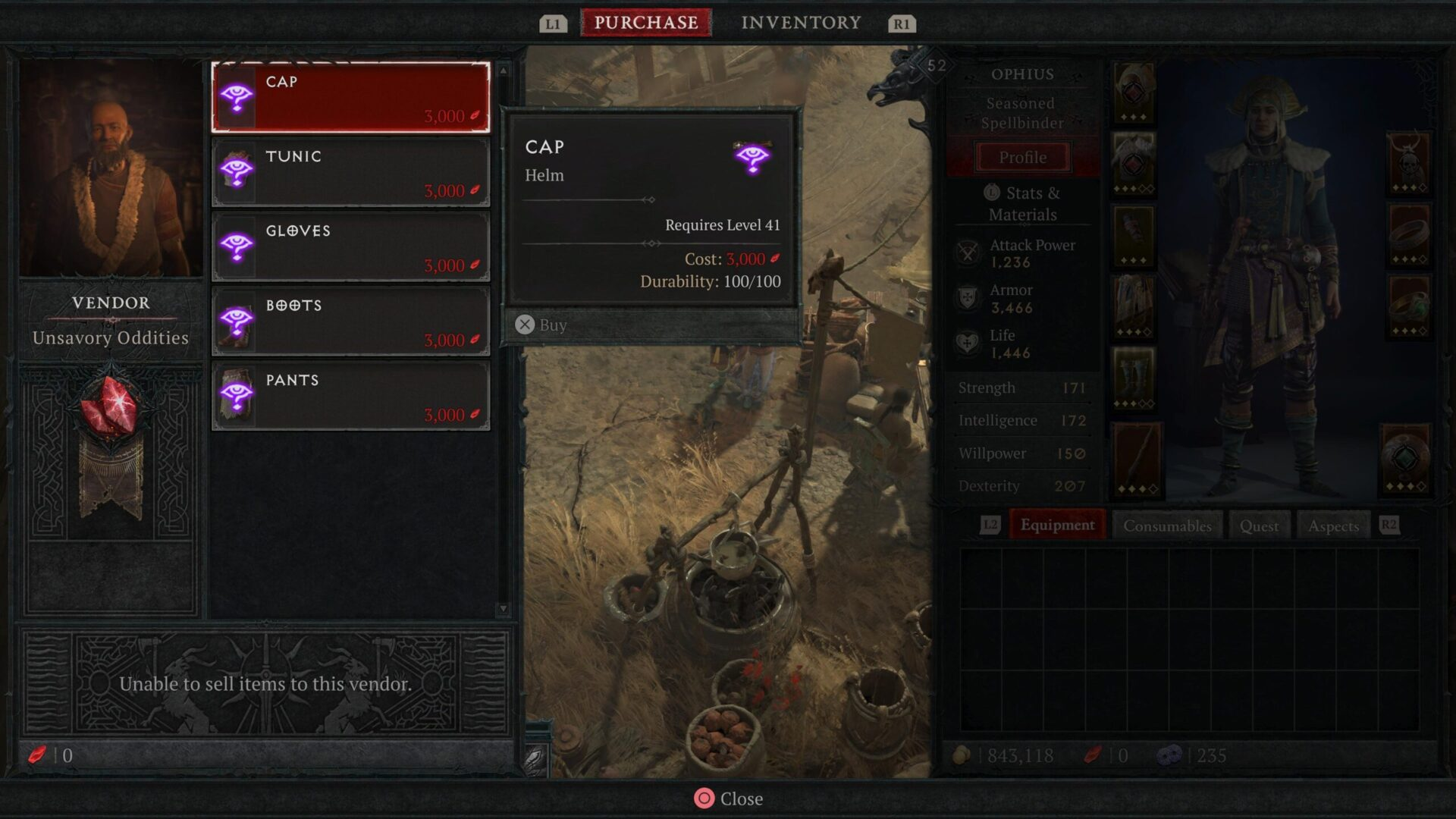Image resolution: width=1456 pixels, height=819 pixels.
Task: Select the Cap item for purchase
Action: [x=350, y=98]
